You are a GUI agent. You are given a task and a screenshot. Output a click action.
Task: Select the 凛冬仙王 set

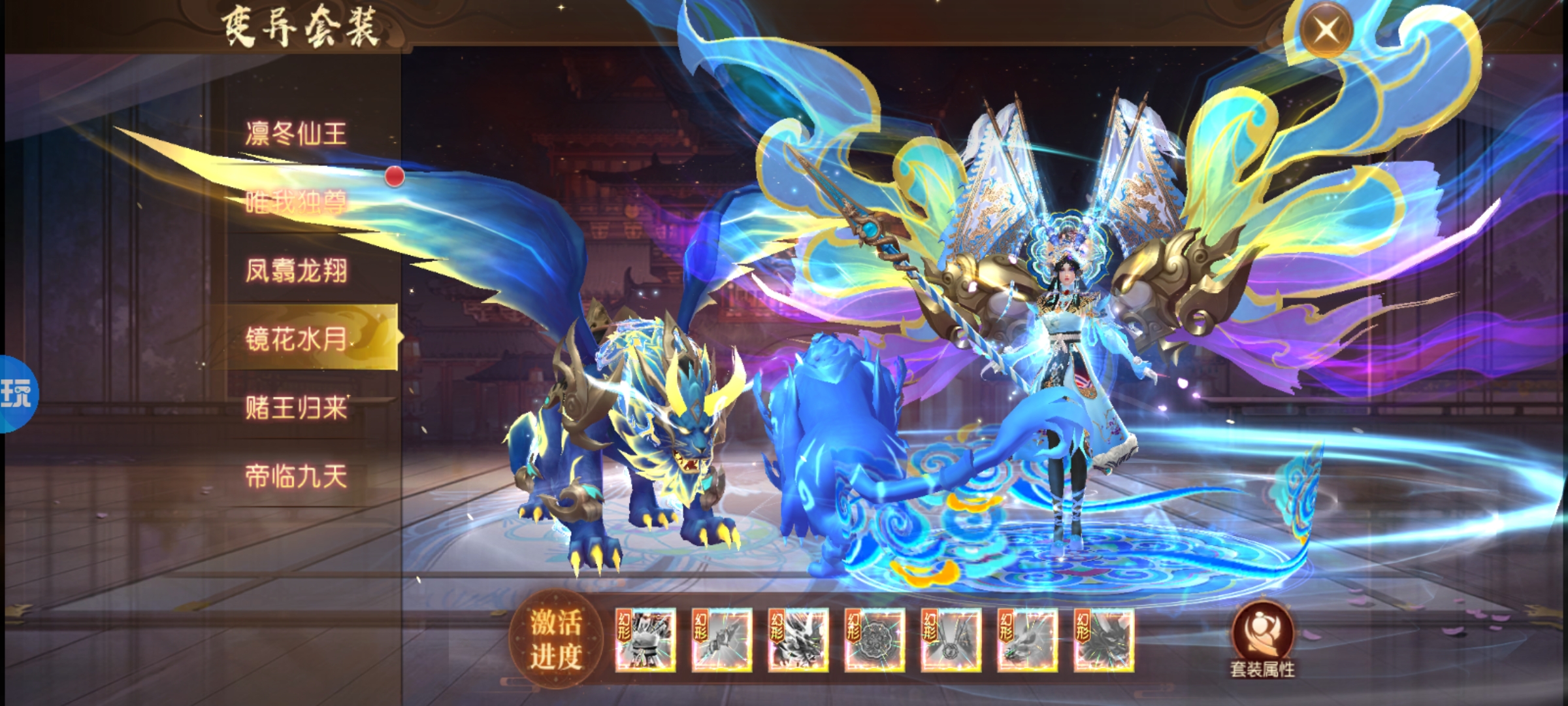pyautogui.click(x=296, y=134)
